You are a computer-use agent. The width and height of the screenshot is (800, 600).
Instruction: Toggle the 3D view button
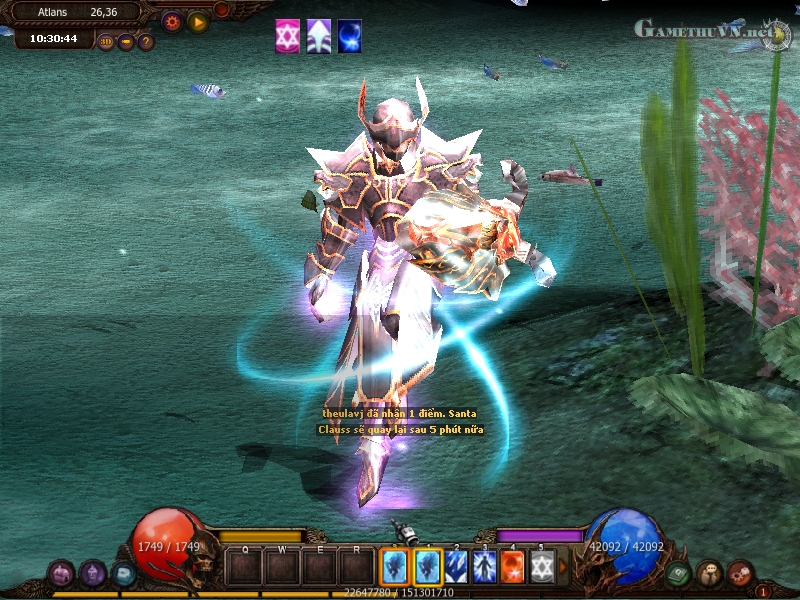click(x=106, y=42)
